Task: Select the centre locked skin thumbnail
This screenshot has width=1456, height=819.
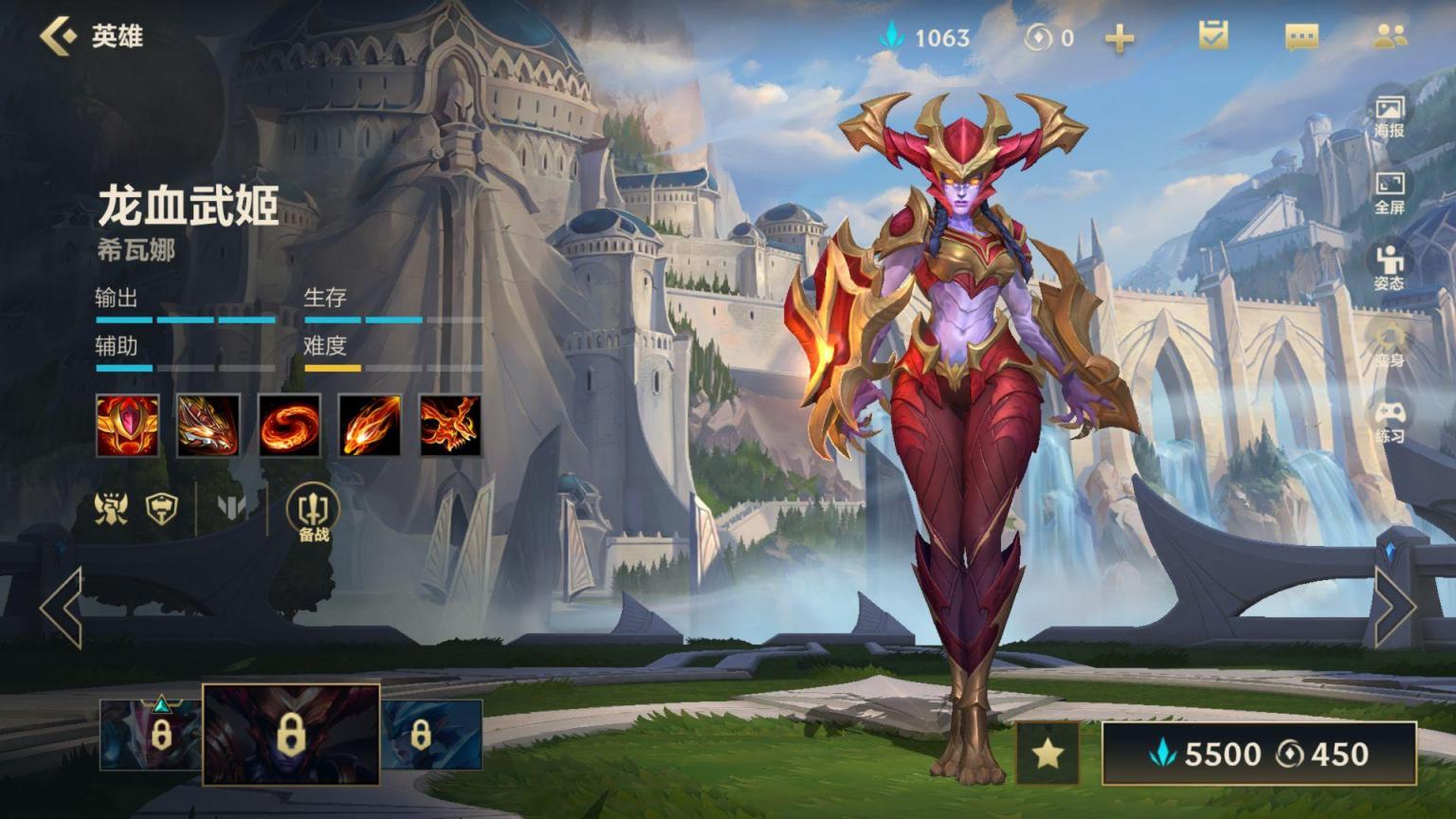Action: click(x=291, y=735)
